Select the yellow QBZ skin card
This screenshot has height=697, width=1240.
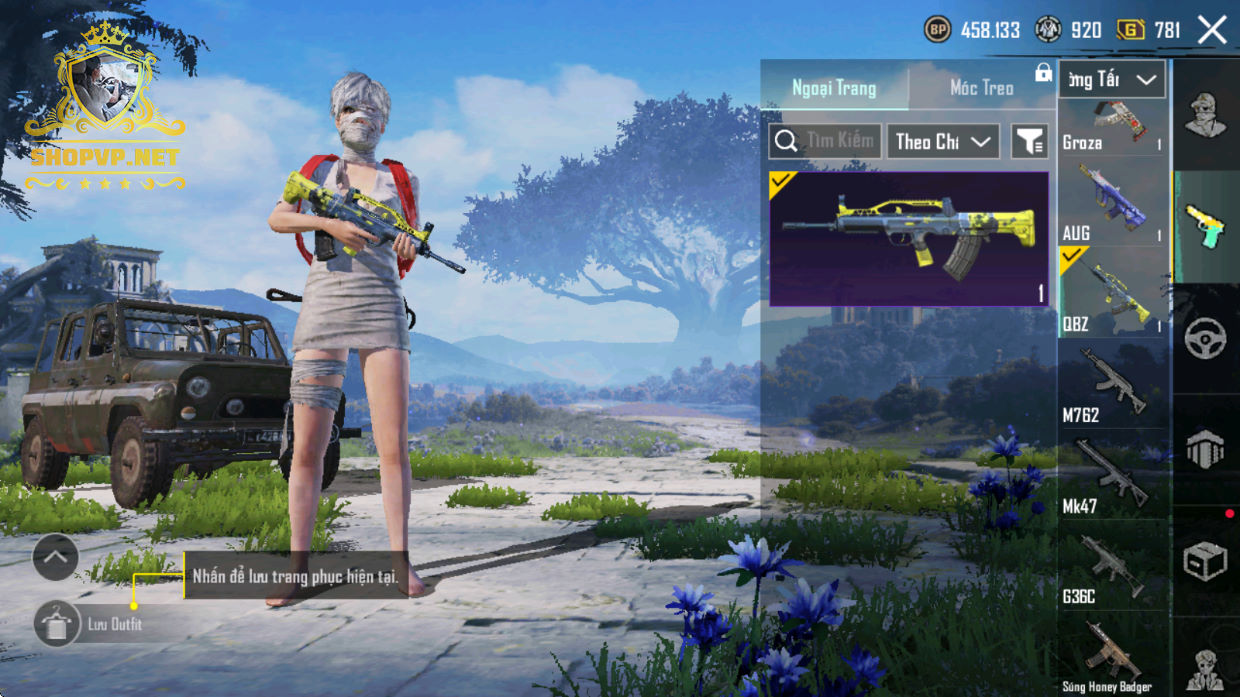coord(908,238)
